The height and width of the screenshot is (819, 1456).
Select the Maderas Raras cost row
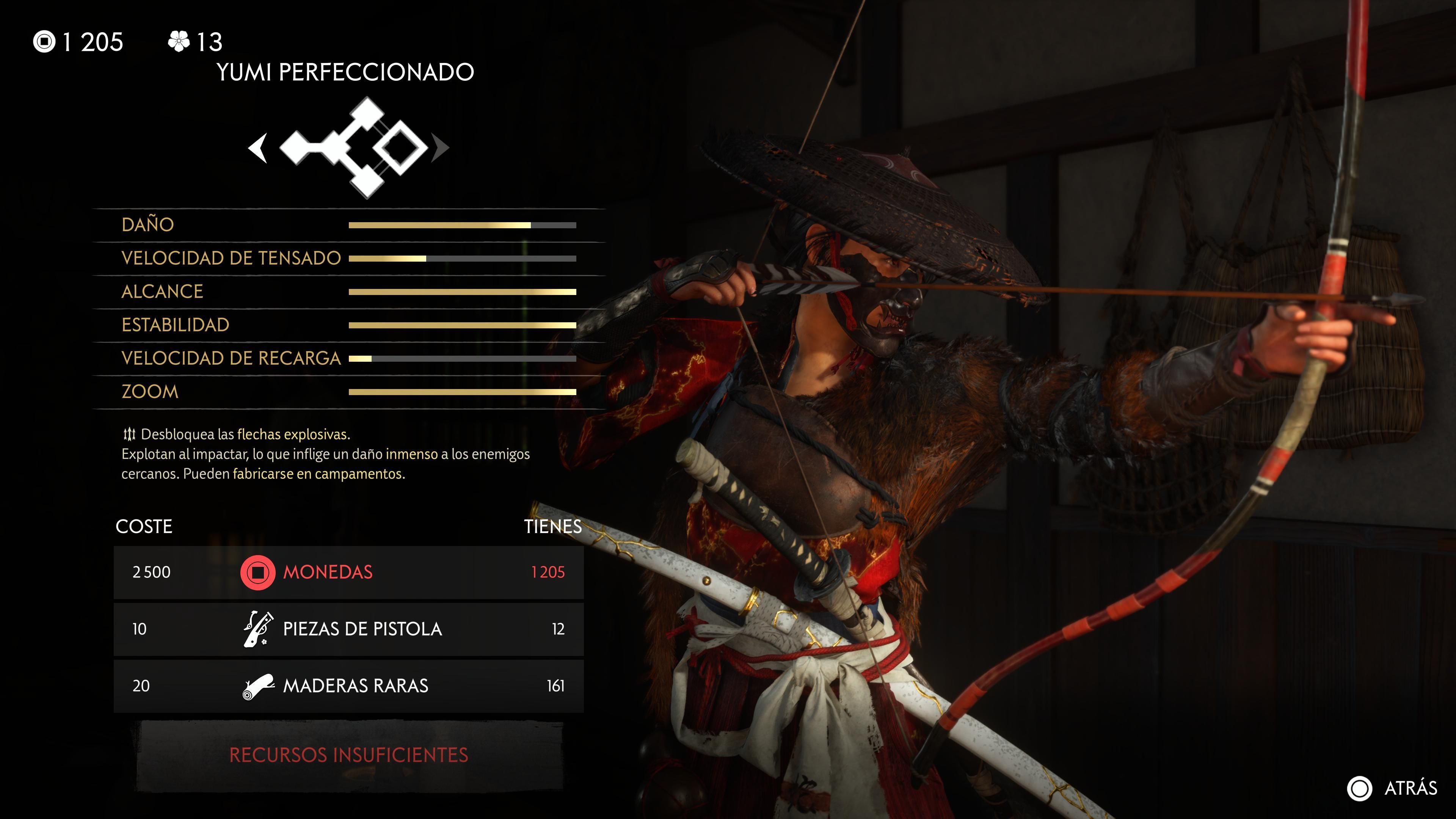tap(349, 686)
